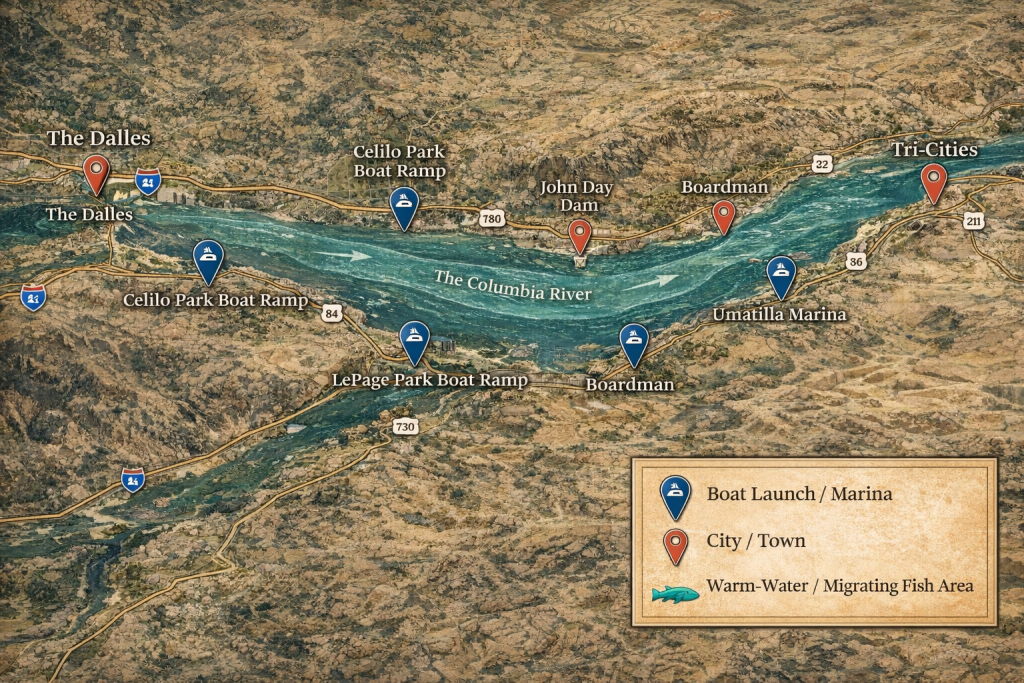This screenshot has height=683, width=1024.
Task: Select the blue Boardman boat launch pin
Action: pos(634,342)
